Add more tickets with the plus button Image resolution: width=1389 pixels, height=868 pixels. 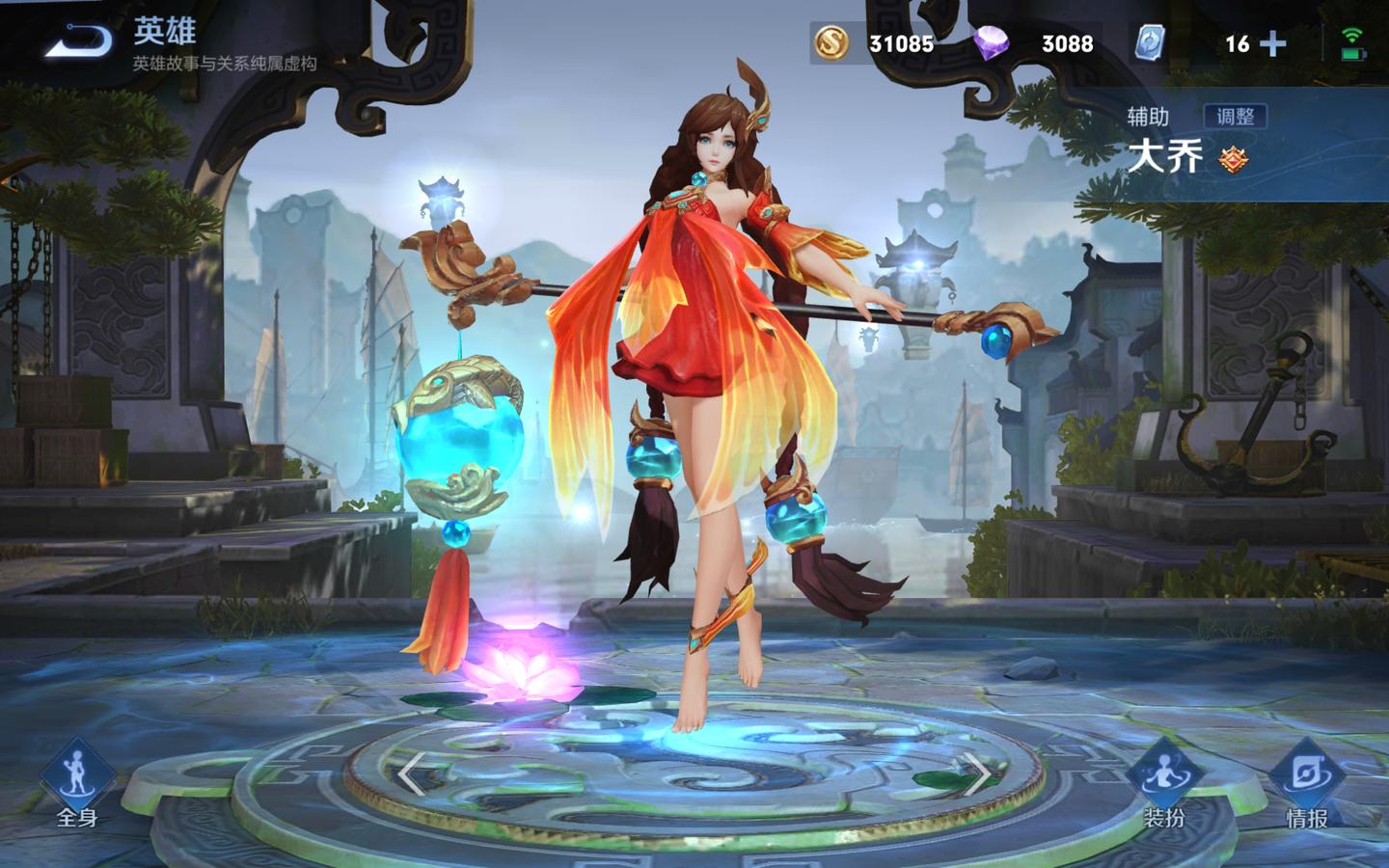(1273, 43)
